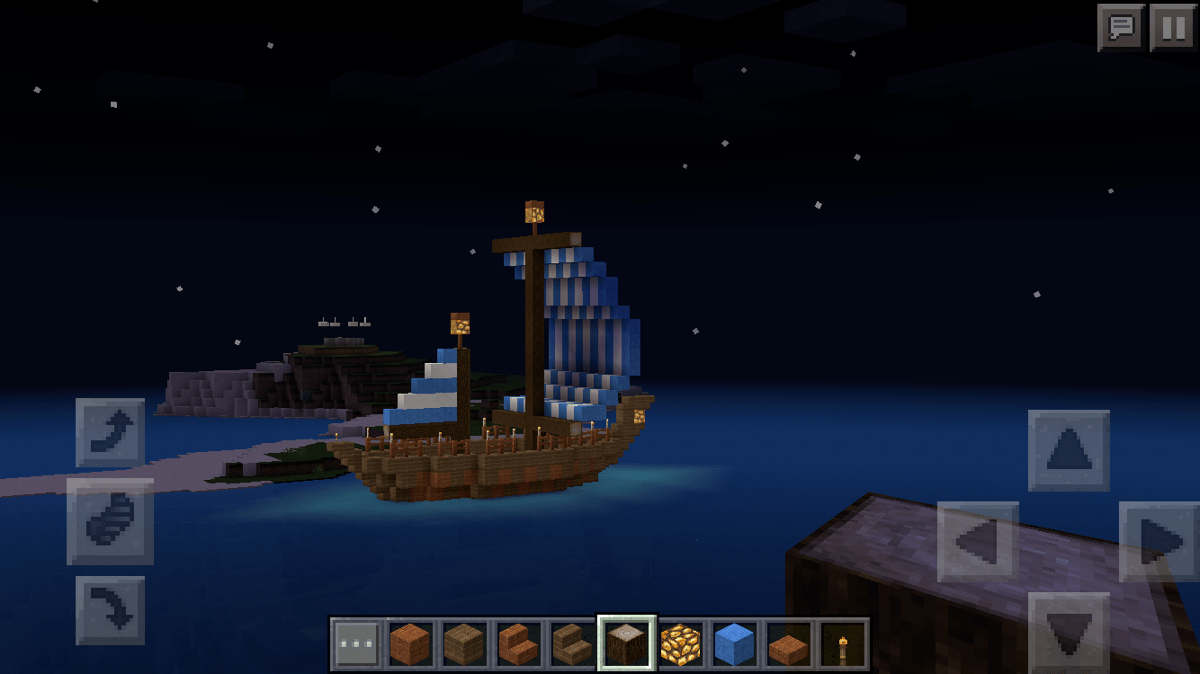1200x674 pixels.
Task: Select the brown wooden planks block
Action: (464, 643)
